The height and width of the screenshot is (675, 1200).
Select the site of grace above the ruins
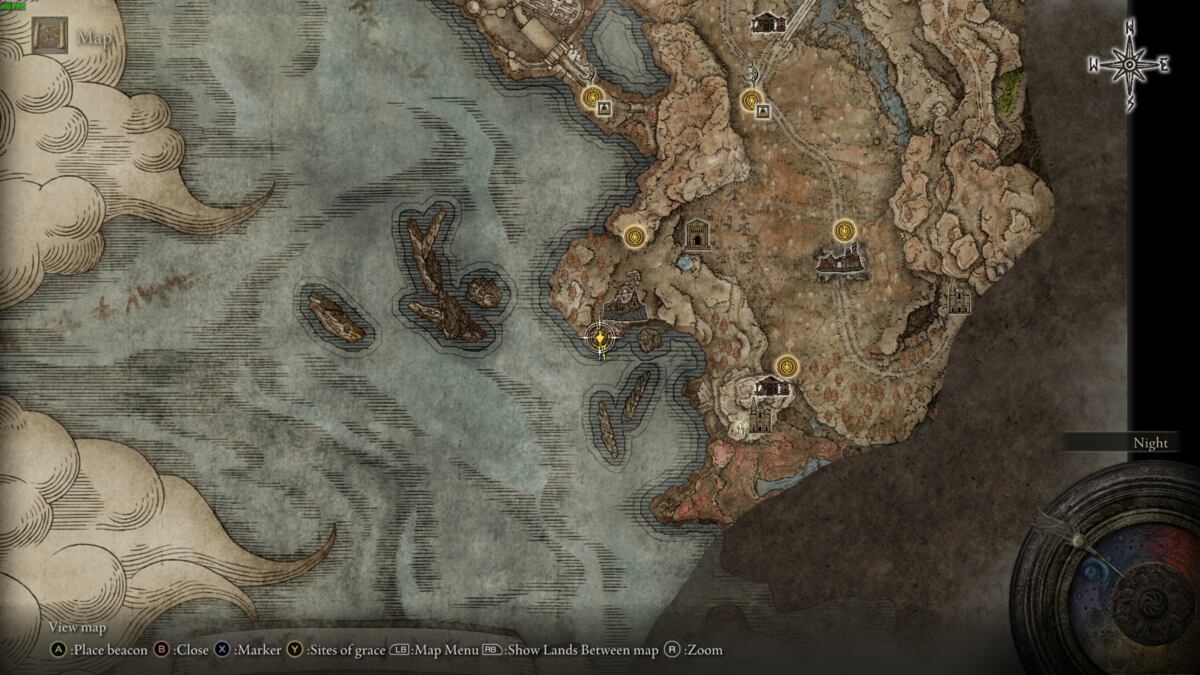point(846,232)
